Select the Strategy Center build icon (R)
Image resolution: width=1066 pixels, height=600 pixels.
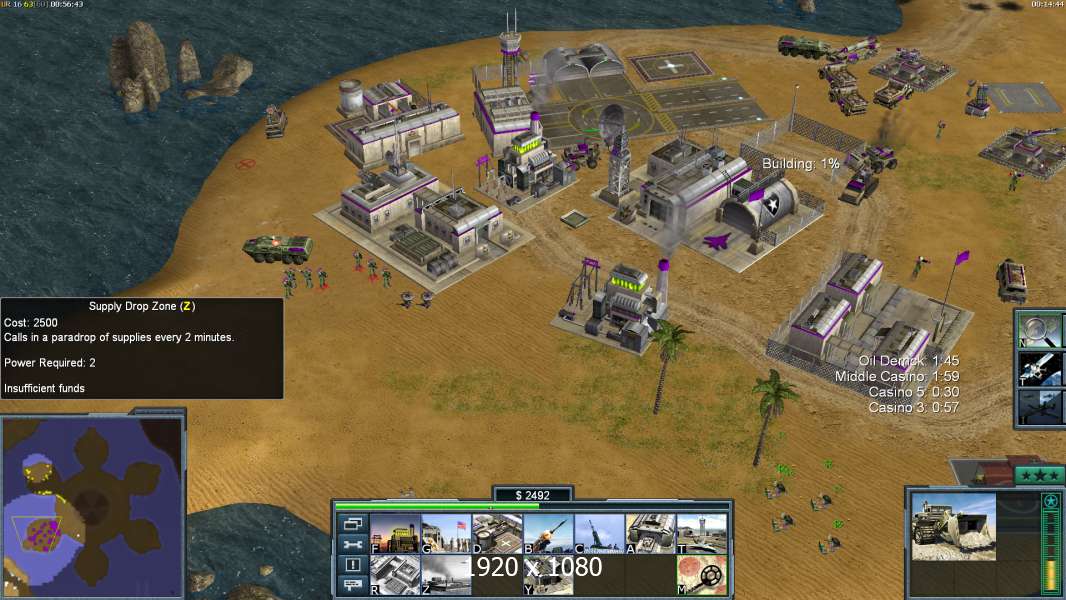click(x=394, y=574)
